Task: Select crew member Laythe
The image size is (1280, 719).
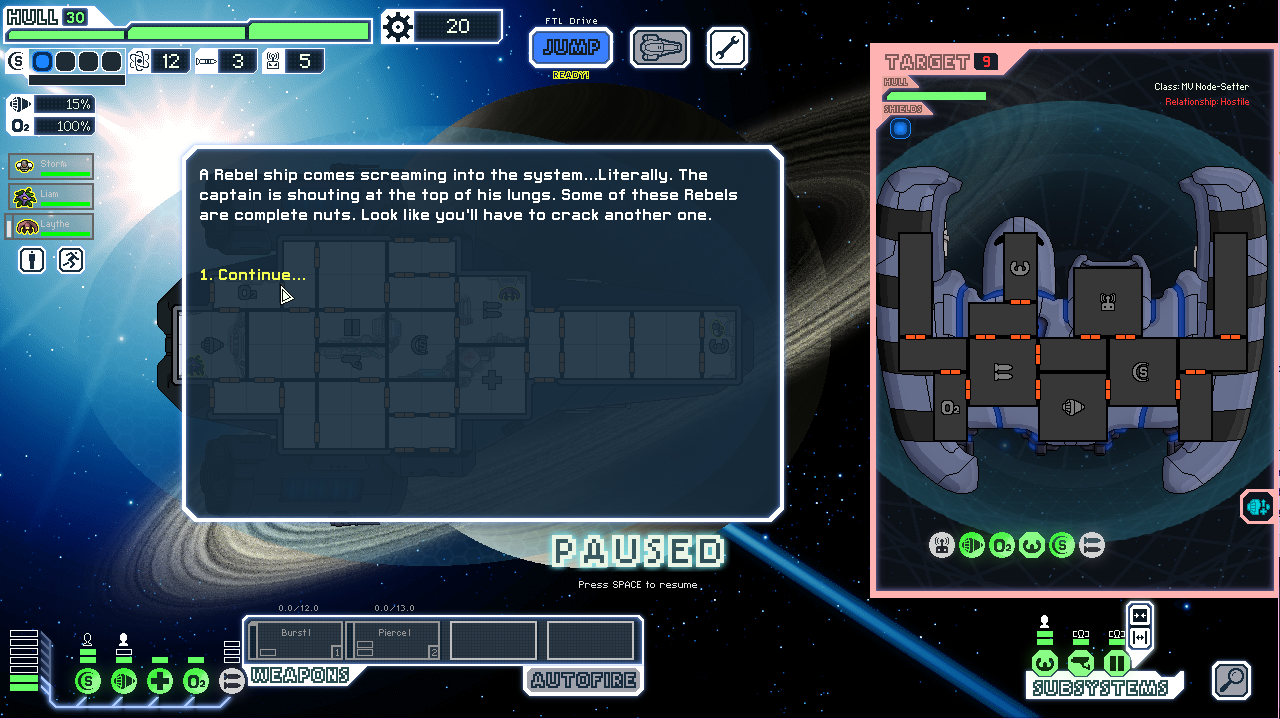Action: 51,226
